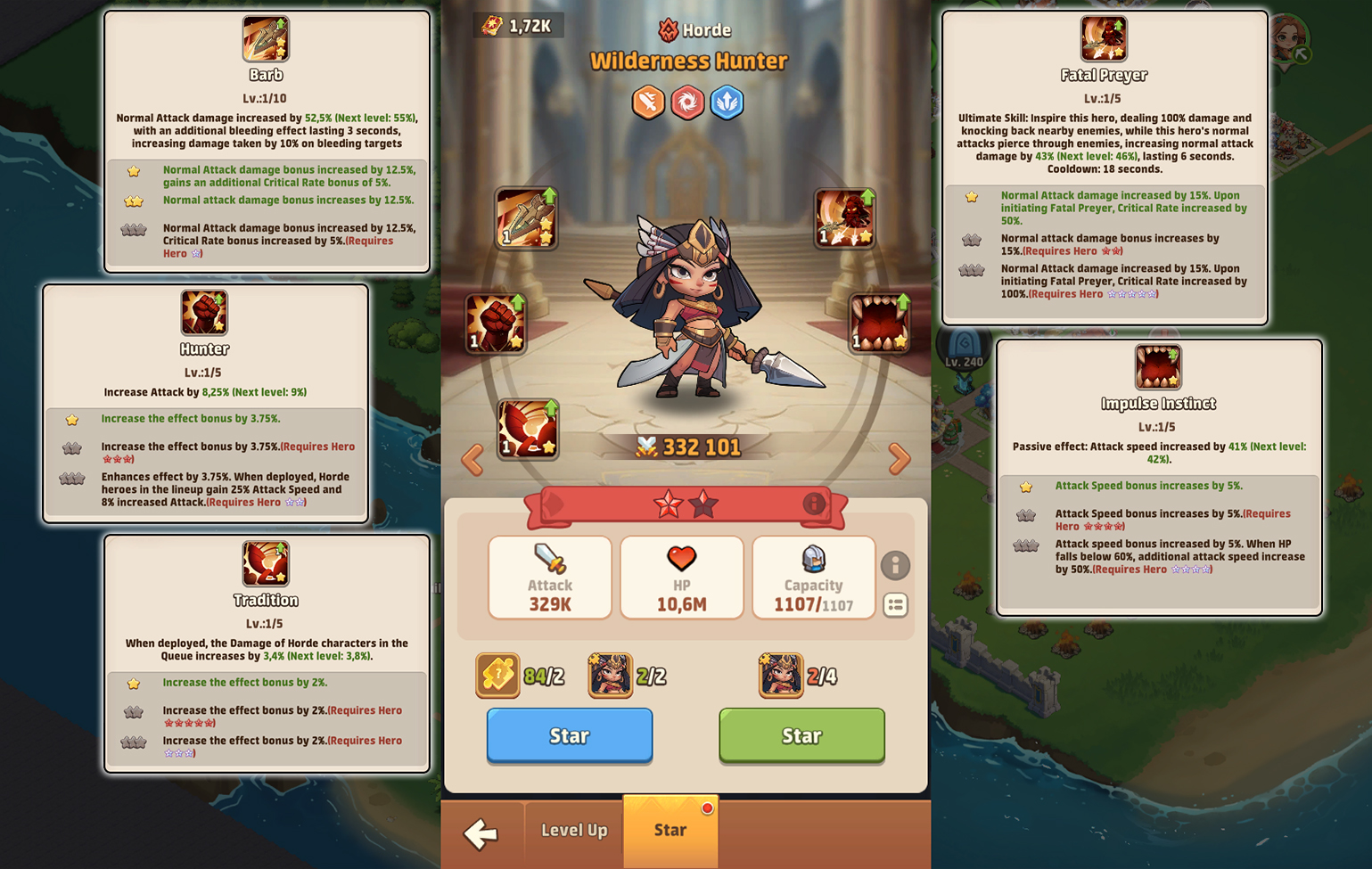Click the red whirlwind attribute badge
The image size is (1372, 869).
click(x=687, y=102)
